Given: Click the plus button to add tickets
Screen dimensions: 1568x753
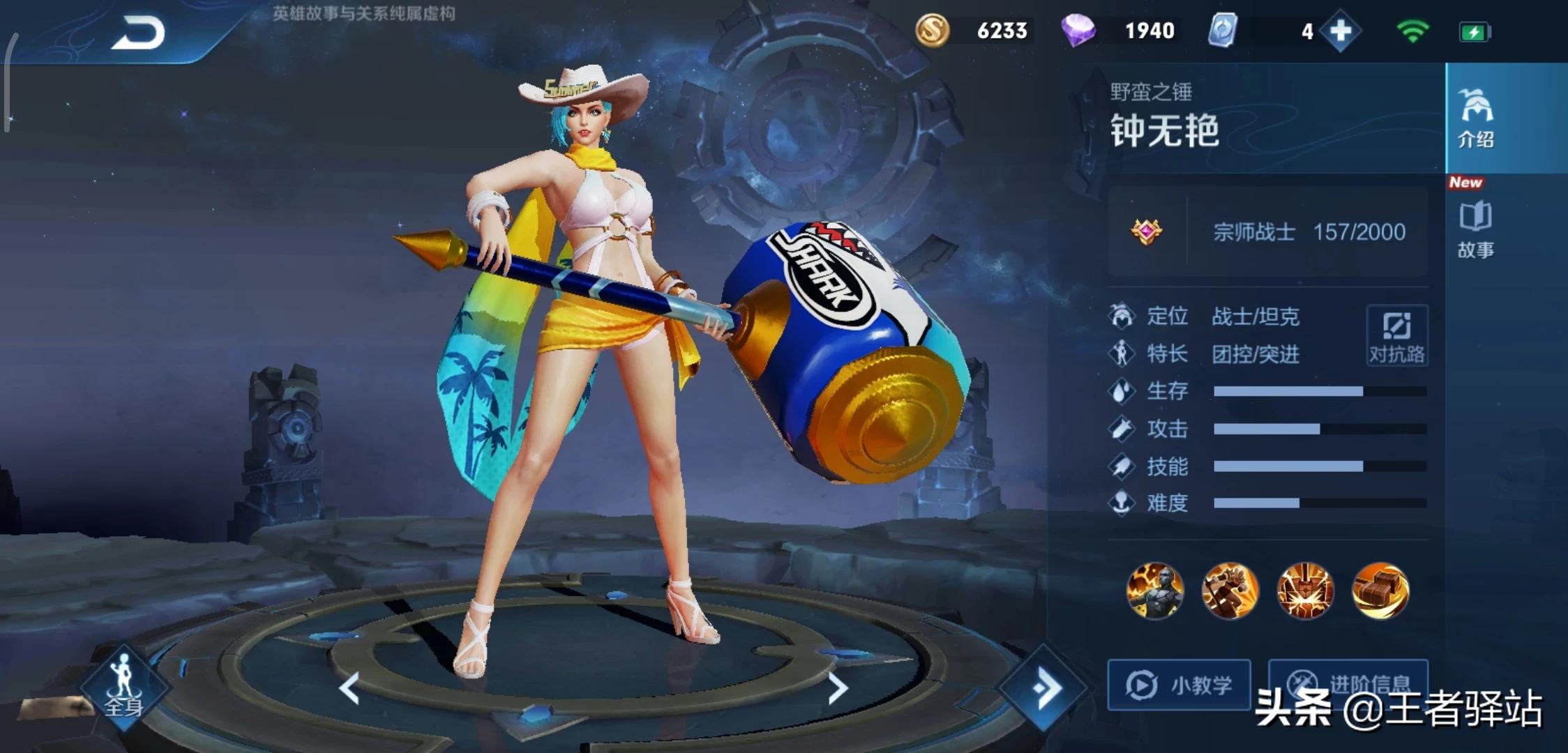Looking at the screenshot, I should (1340, 31).
